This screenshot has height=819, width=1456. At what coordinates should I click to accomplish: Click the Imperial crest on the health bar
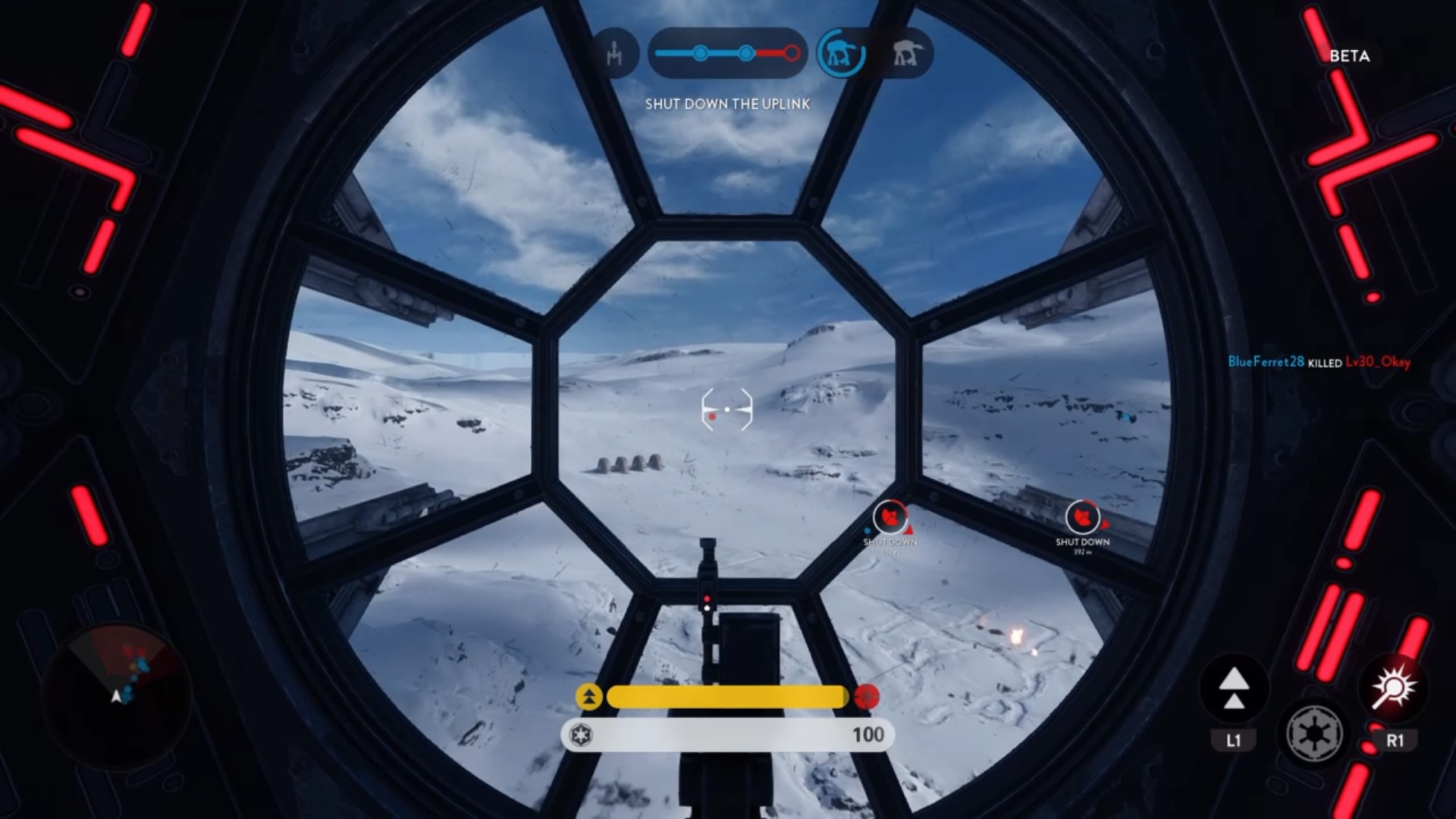[x=582, y=735]
